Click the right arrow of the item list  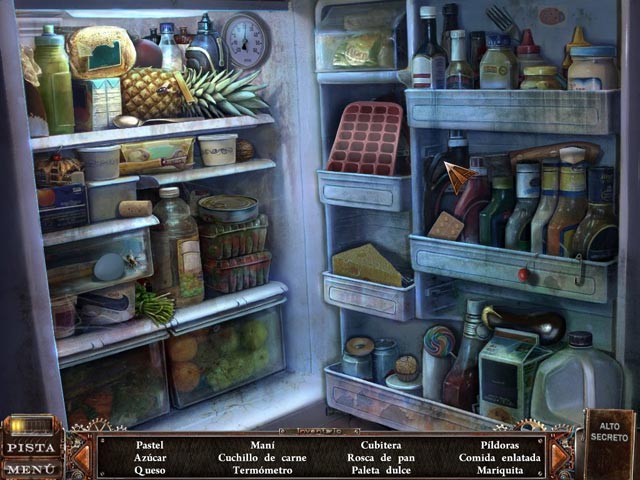559,456
